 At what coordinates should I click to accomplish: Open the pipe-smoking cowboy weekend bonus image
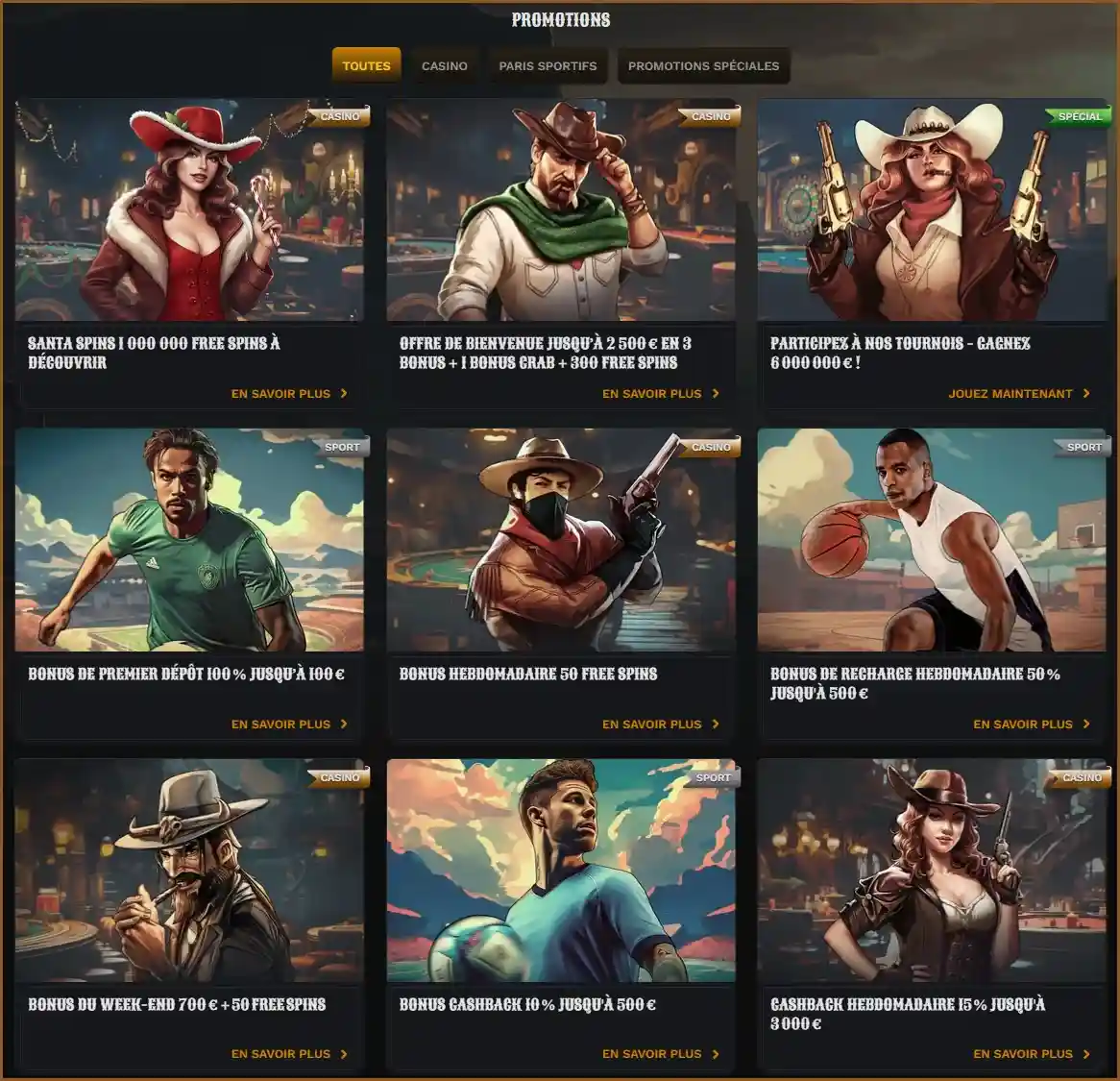click(189, 871)
